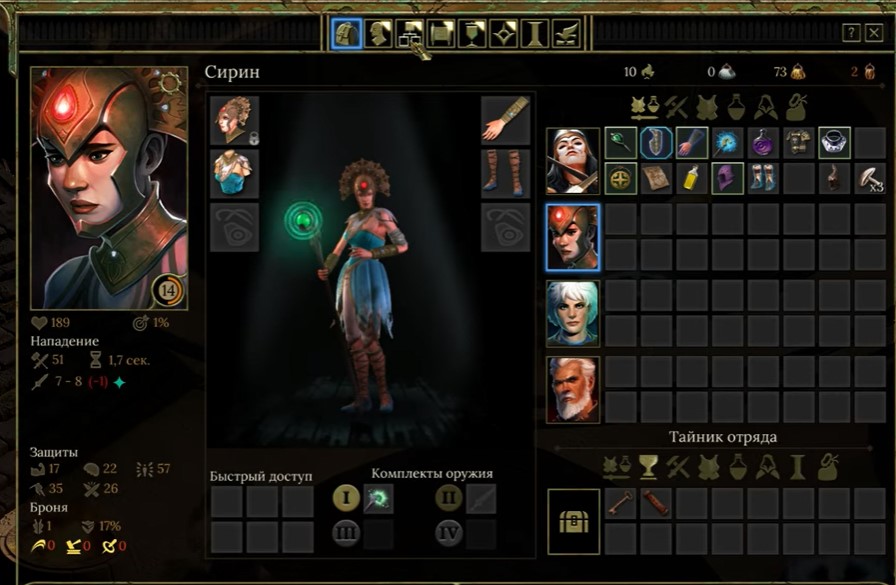The image size is (896, 585).
Task: Select the purple hood item
Action: [x=727, y=178]
